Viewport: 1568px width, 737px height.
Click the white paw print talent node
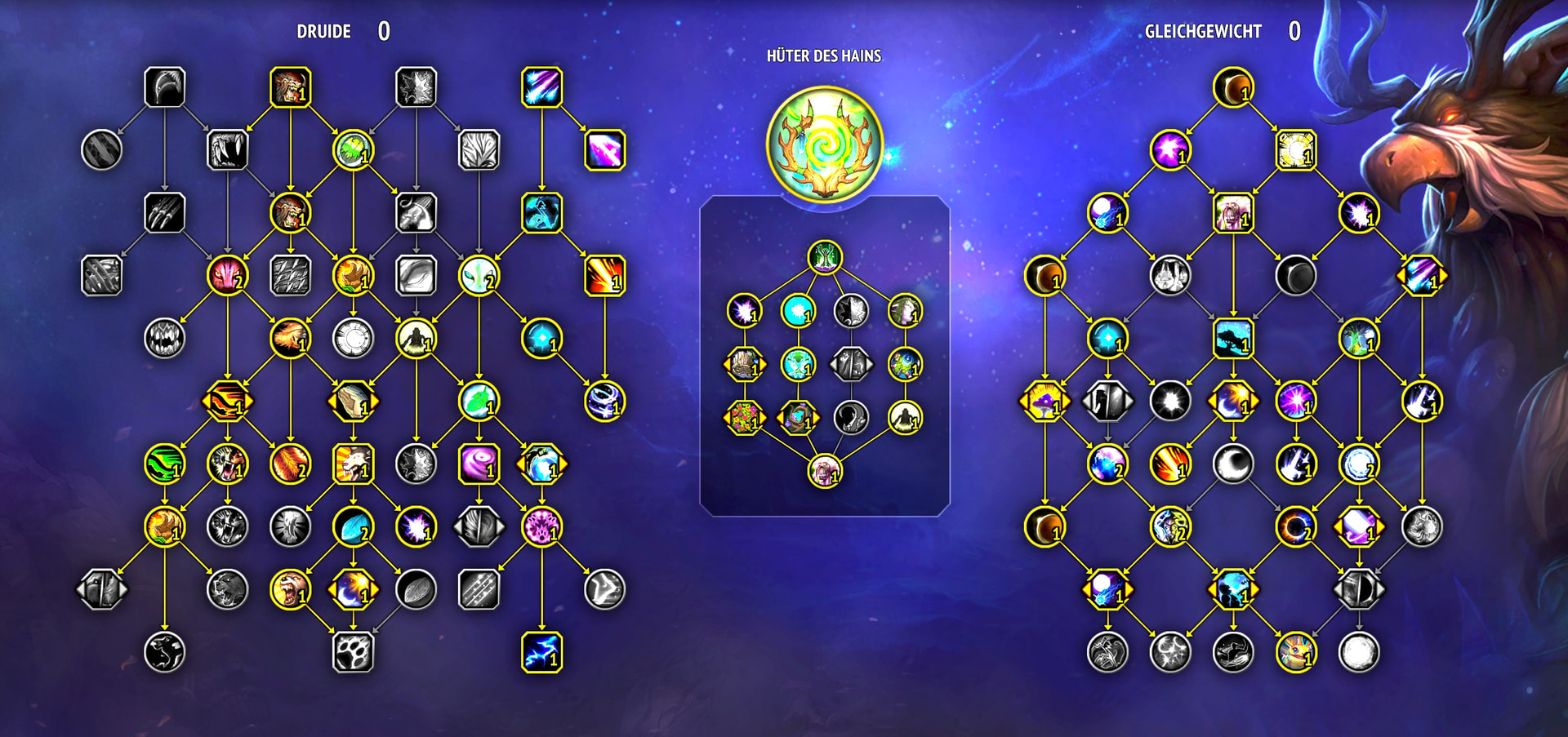(353, 651)
